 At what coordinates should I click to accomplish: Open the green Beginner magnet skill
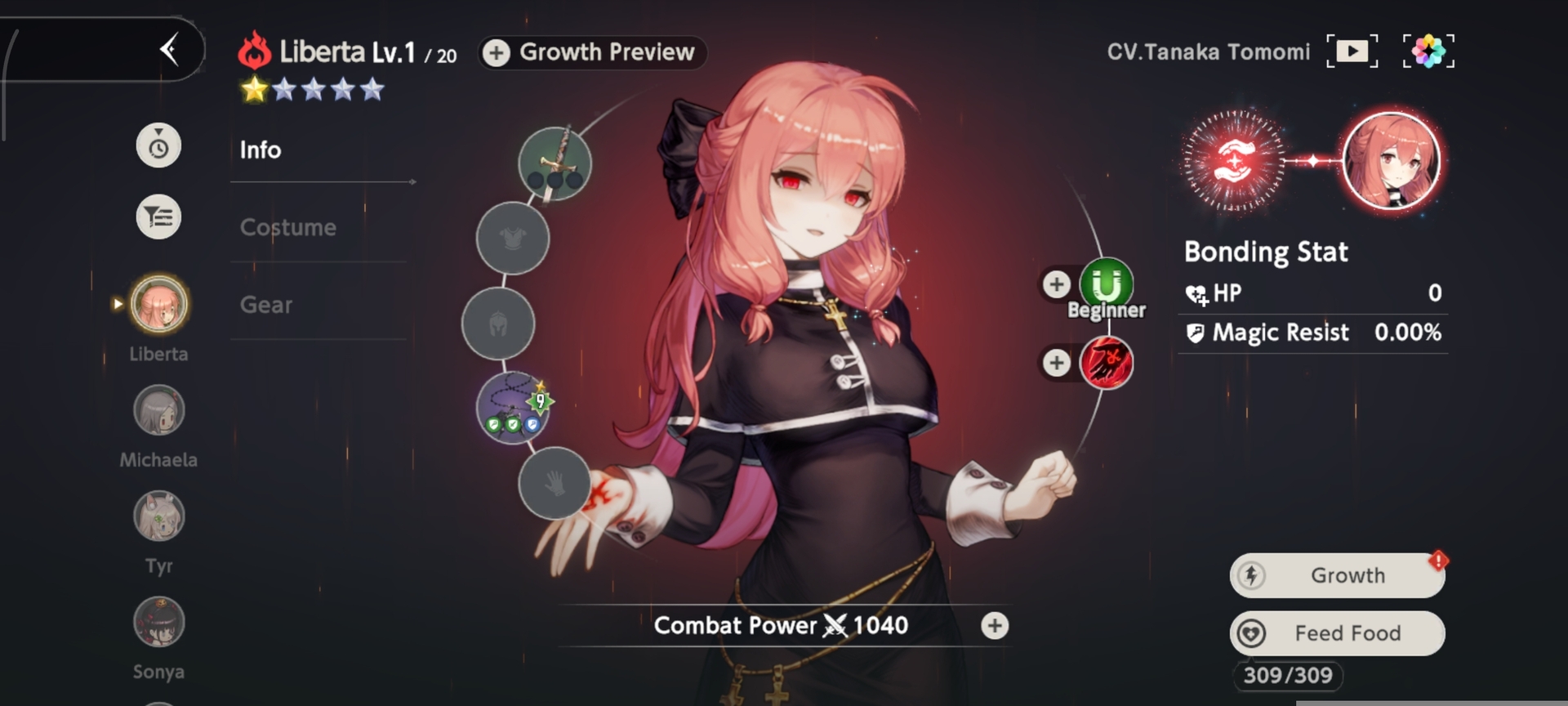click(x=1107, y=285)
